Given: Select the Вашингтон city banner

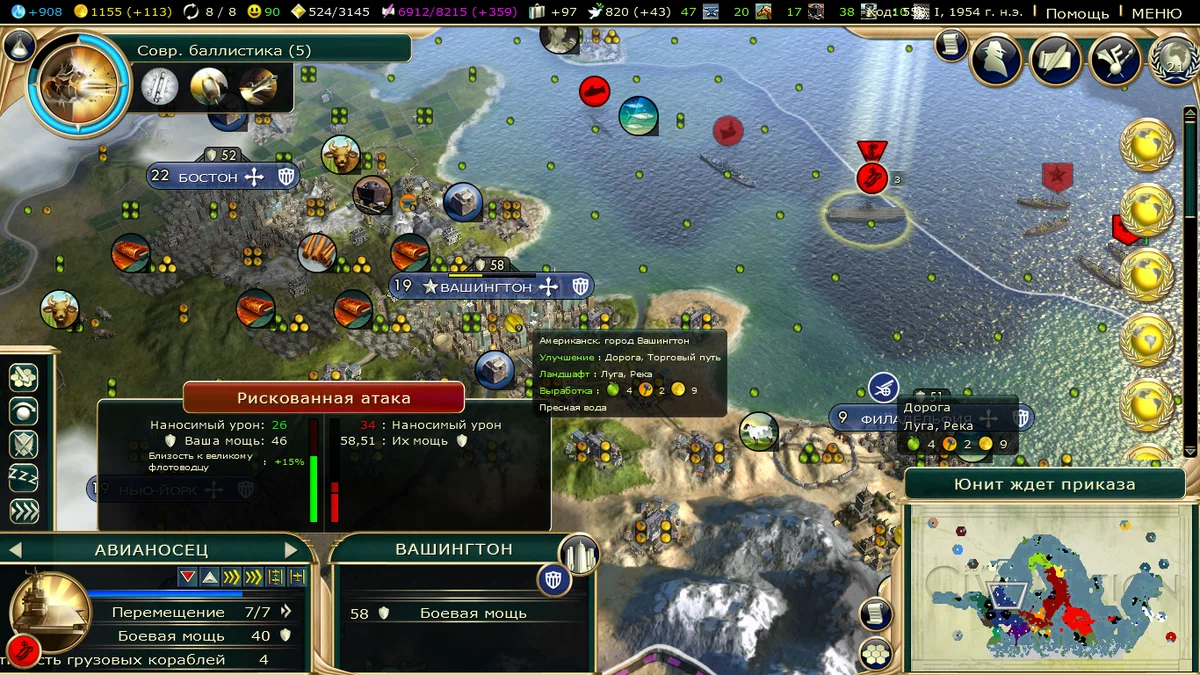Looking at the screenshot, I should [486, 287].
